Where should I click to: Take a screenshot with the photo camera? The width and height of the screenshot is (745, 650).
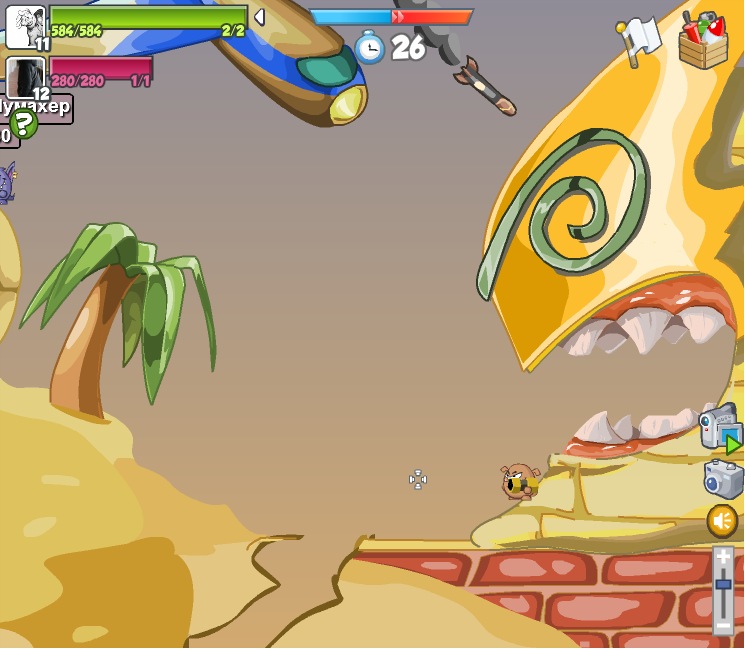(722, 478)
